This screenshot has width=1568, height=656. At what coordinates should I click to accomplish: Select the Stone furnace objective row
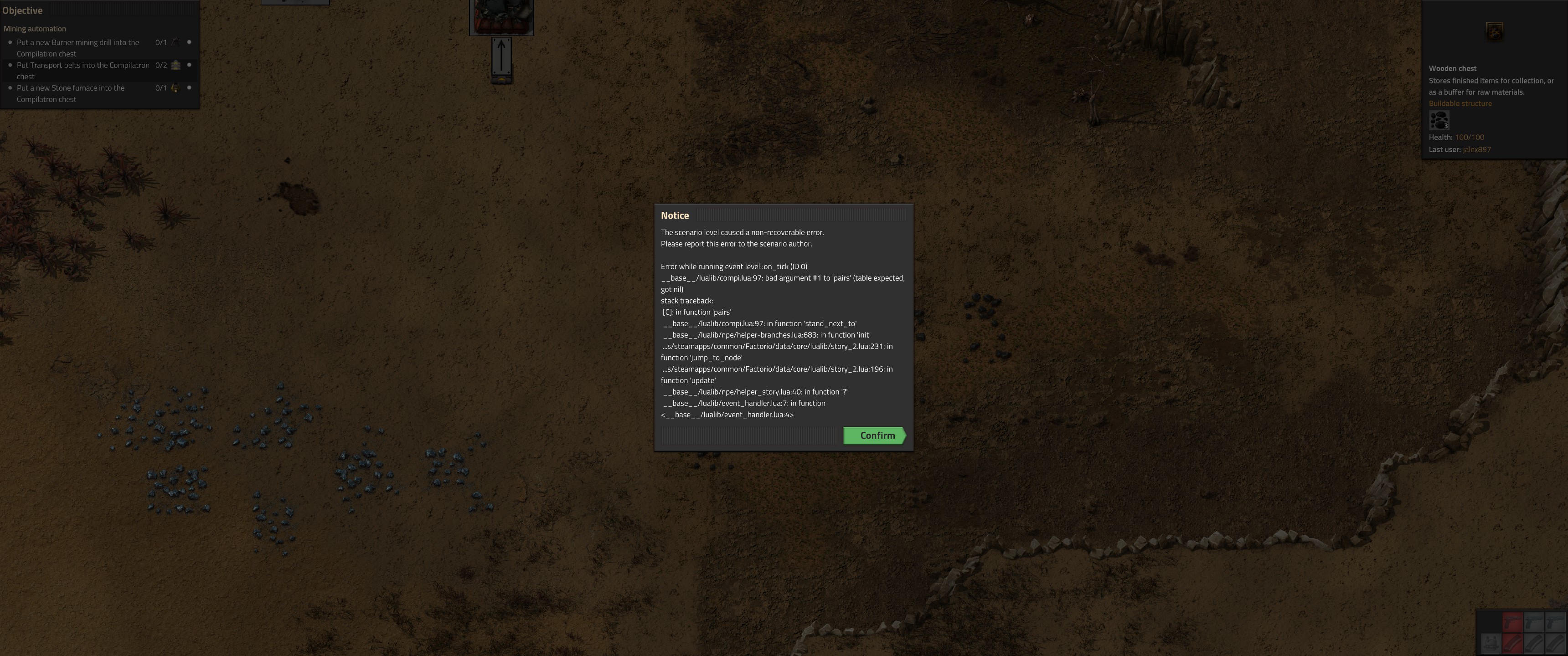pyautogui.click(x=71, y=93)
